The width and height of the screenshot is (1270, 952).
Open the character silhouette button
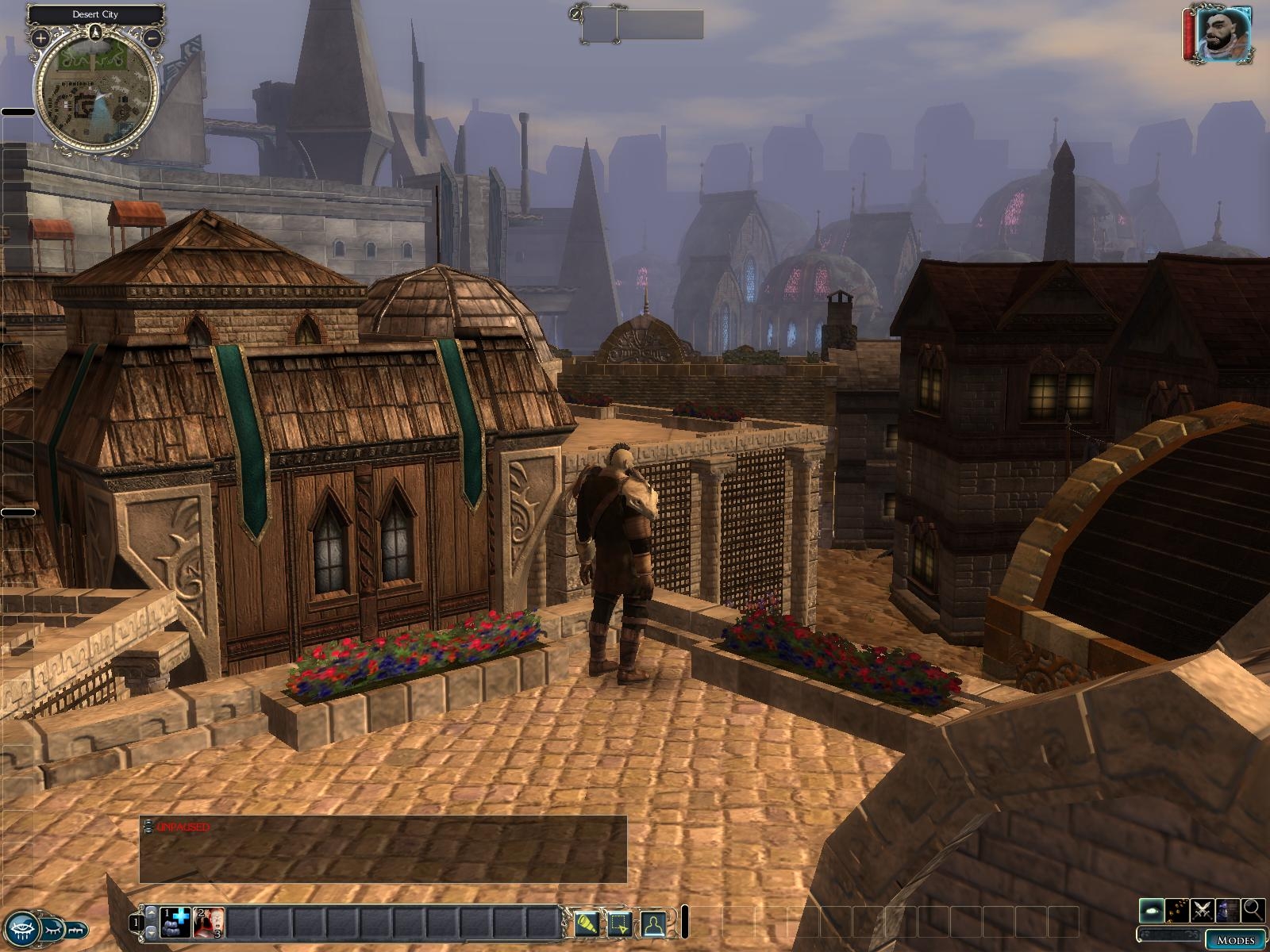(652, 923)
